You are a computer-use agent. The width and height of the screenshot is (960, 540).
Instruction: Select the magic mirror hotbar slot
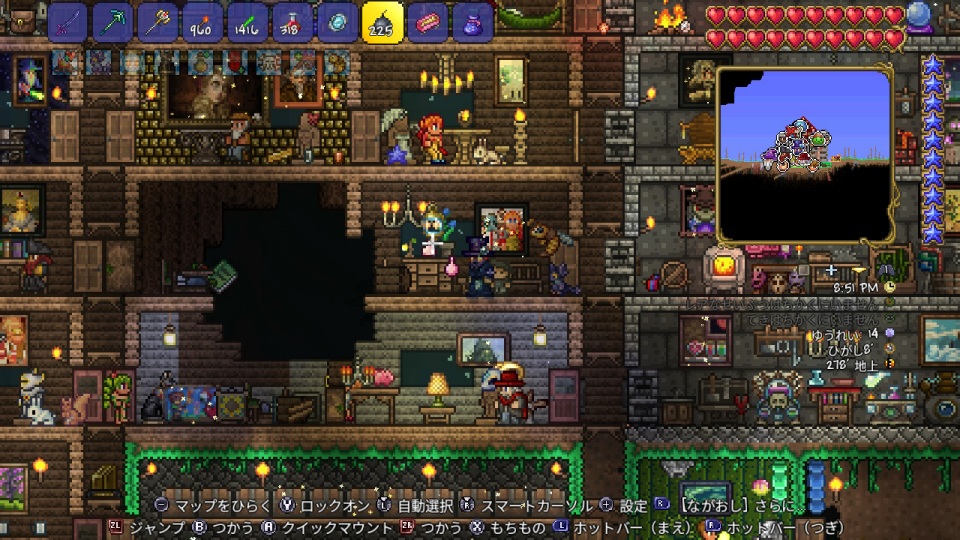[x=337, y=21]
